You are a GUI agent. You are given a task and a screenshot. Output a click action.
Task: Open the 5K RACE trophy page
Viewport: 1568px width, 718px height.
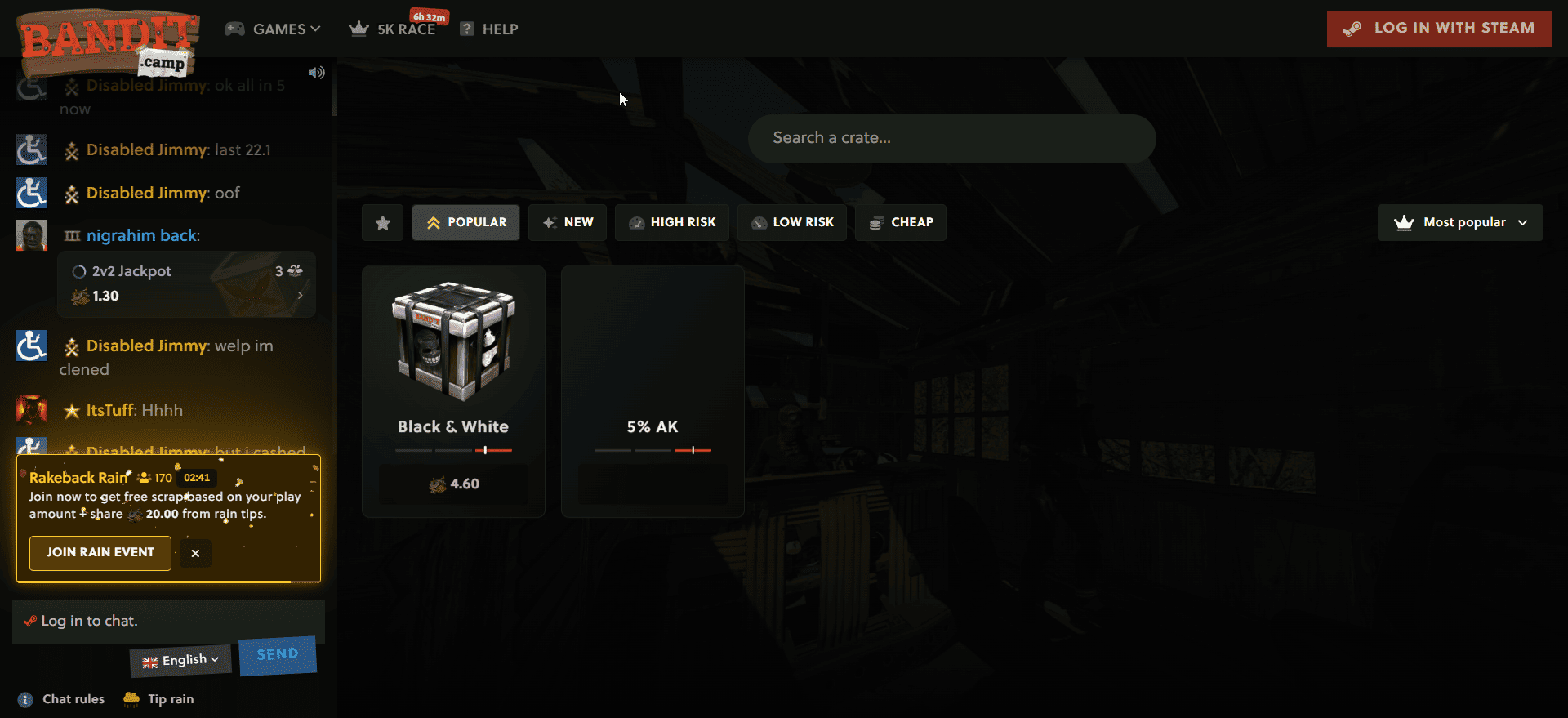(393, 29)
